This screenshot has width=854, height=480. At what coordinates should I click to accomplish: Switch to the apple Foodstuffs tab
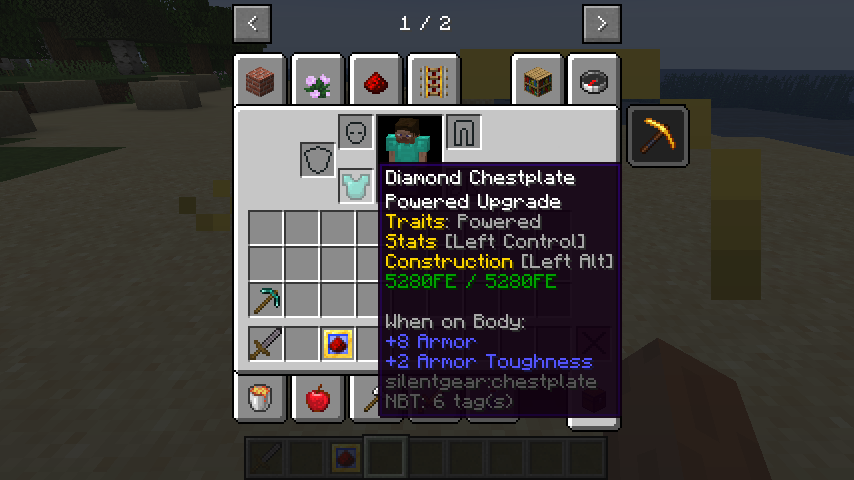tap(318, 400)
